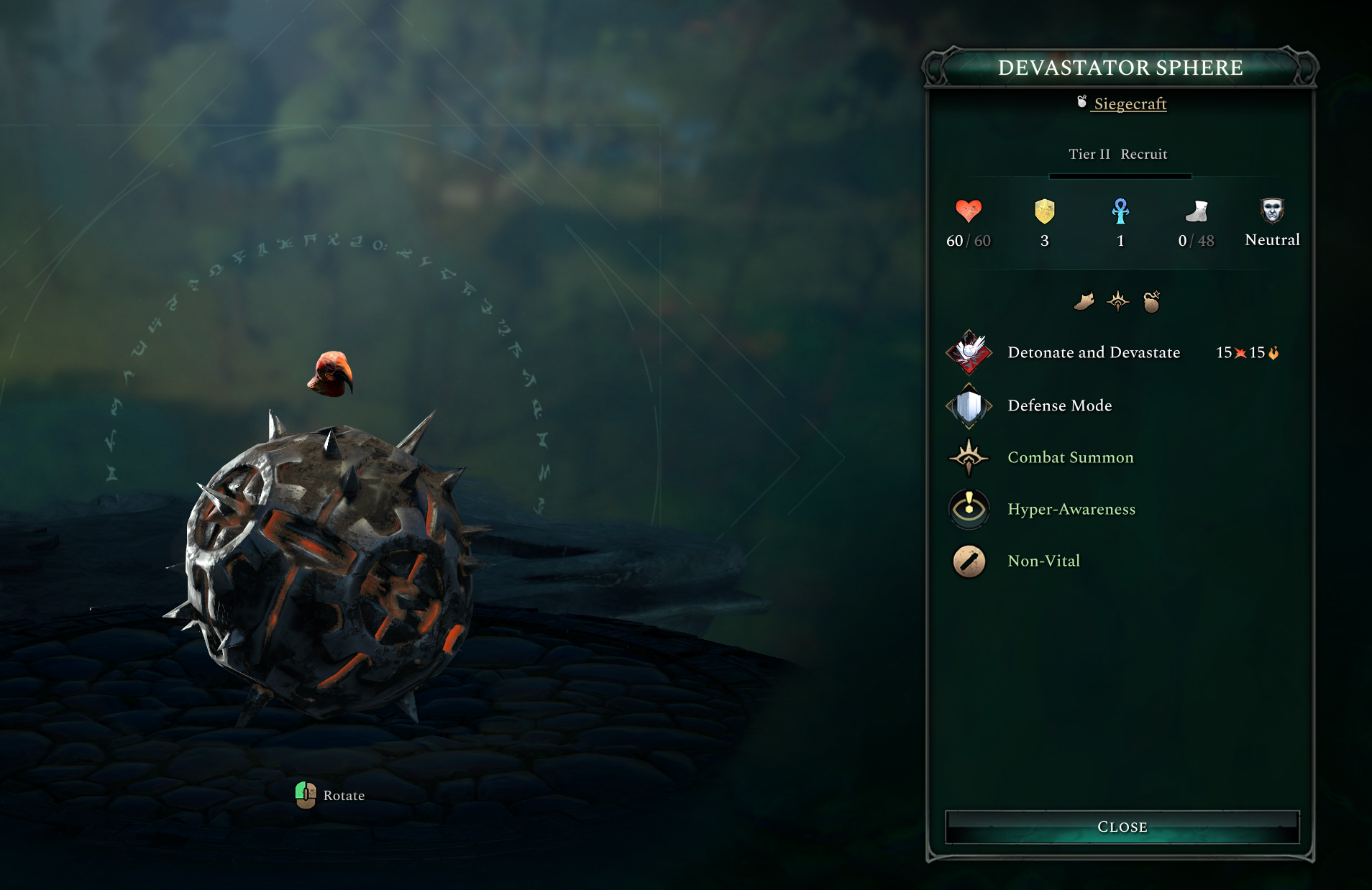The height and width of the screenshot is (890, 1372).
Task: Click the Rotate mouse icon
Action: (x=307, y=795)
